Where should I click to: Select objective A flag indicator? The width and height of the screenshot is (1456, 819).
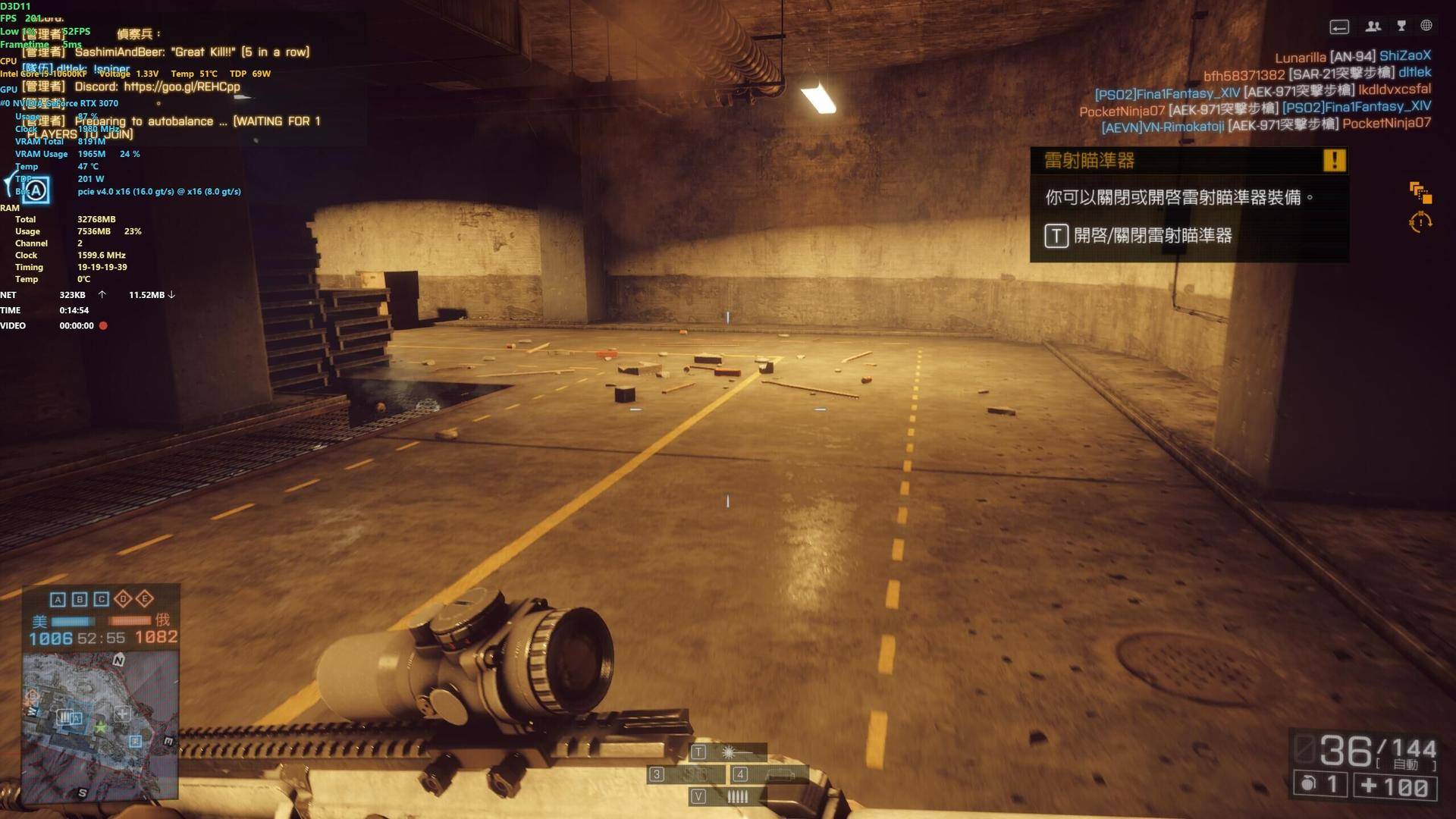[58, 599]
